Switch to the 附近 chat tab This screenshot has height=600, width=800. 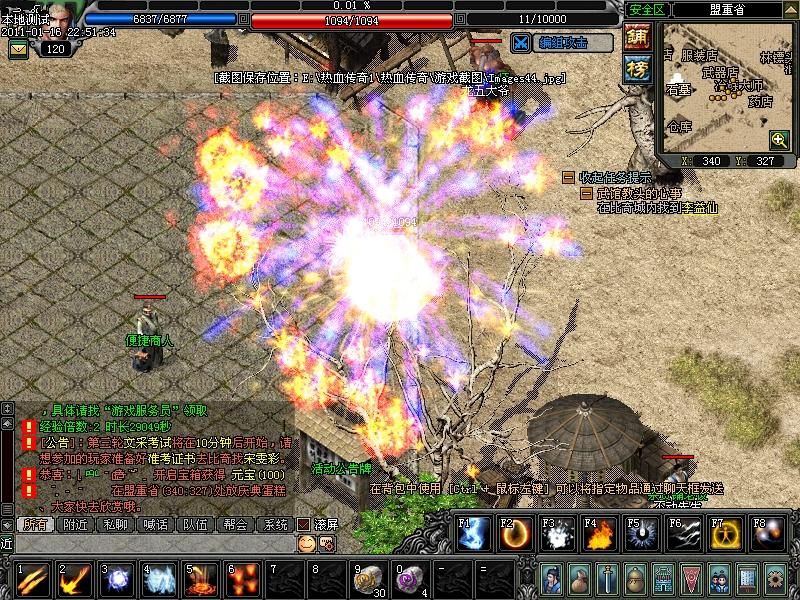[75, 524]
